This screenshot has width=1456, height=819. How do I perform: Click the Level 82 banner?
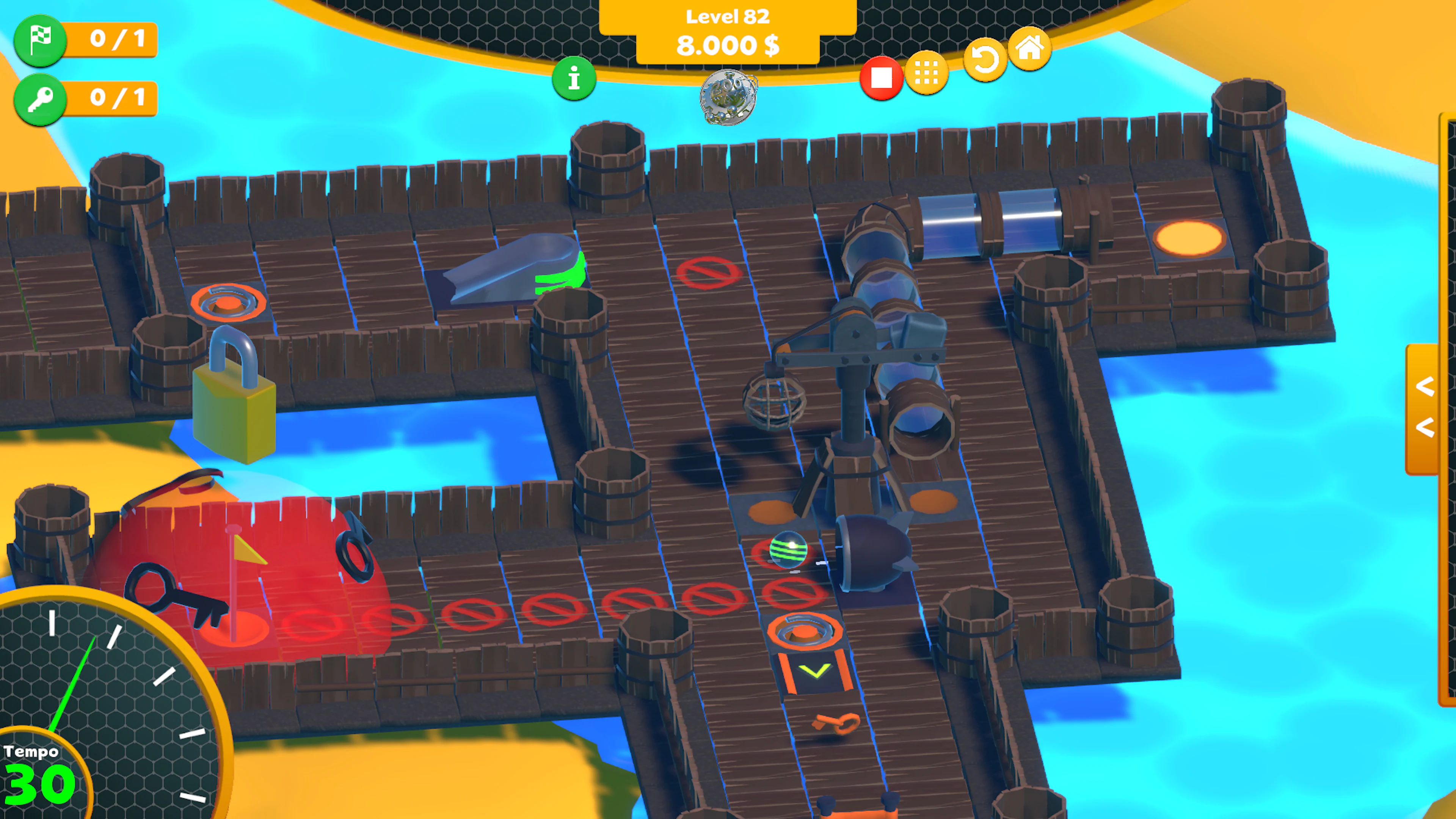(x=728, y=16)
